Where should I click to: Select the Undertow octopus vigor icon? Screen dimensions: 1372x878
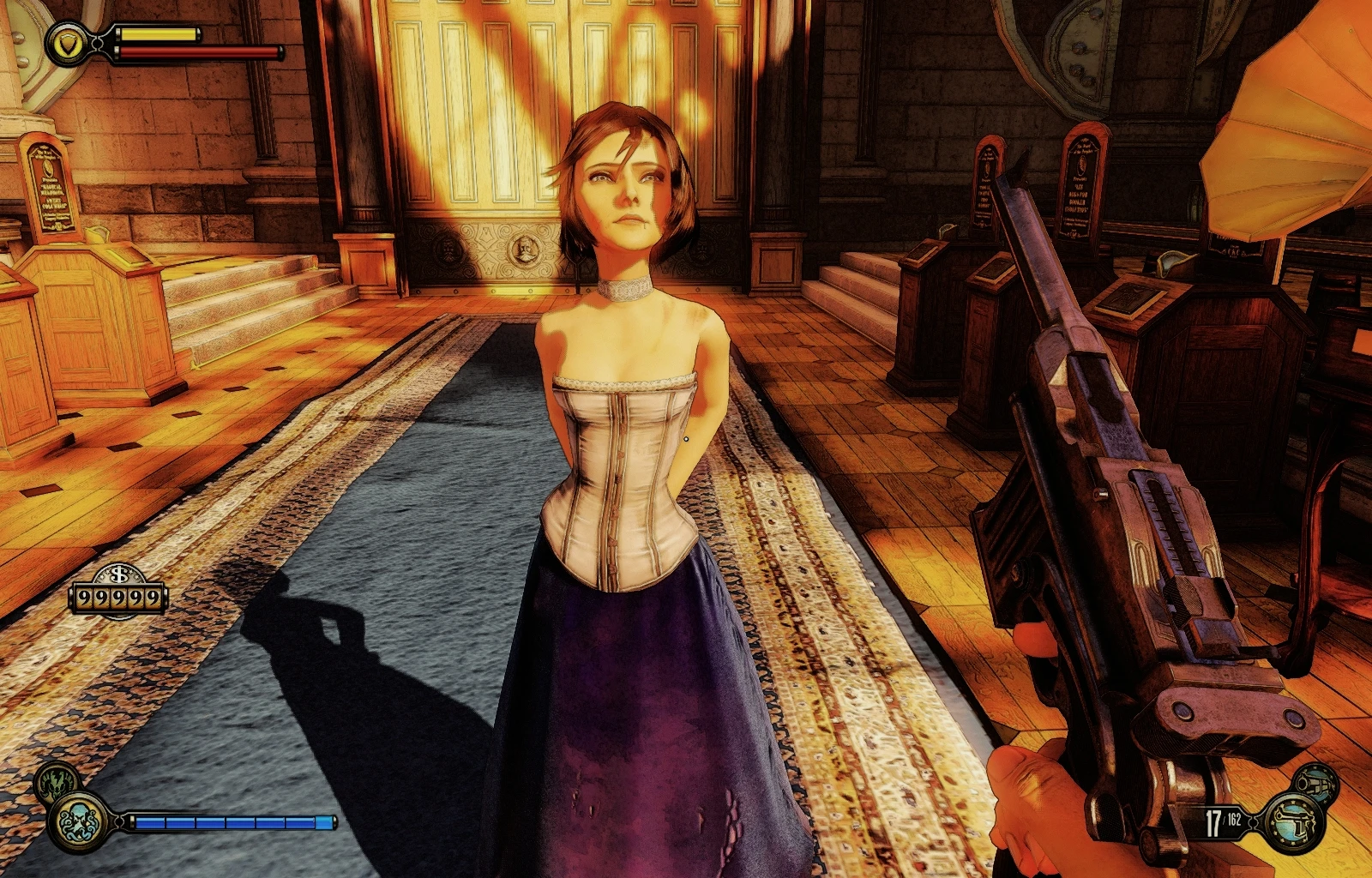point(81,821)
